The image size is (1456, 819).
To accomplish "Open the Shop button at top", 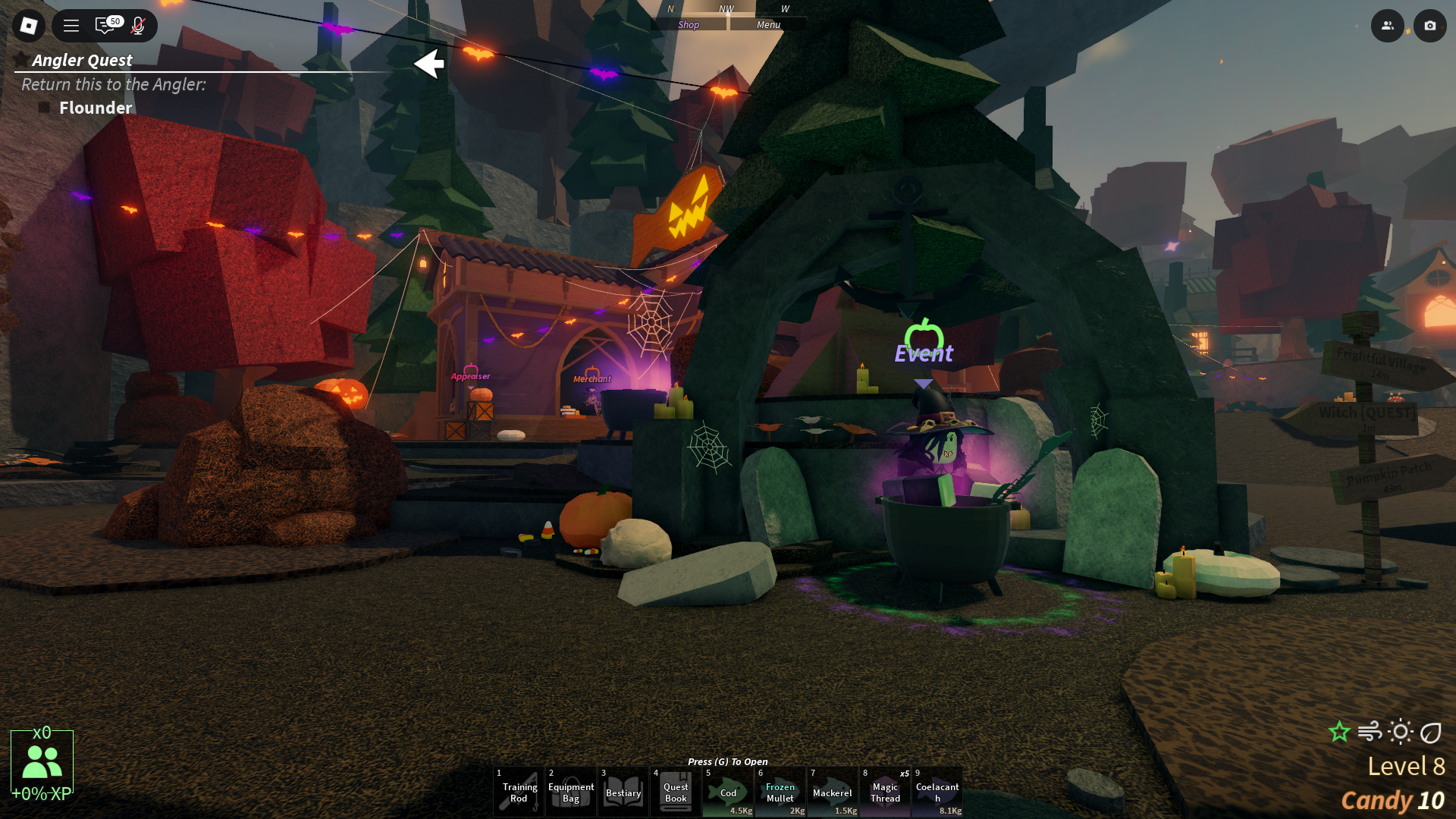I will (x=689, y=24).
